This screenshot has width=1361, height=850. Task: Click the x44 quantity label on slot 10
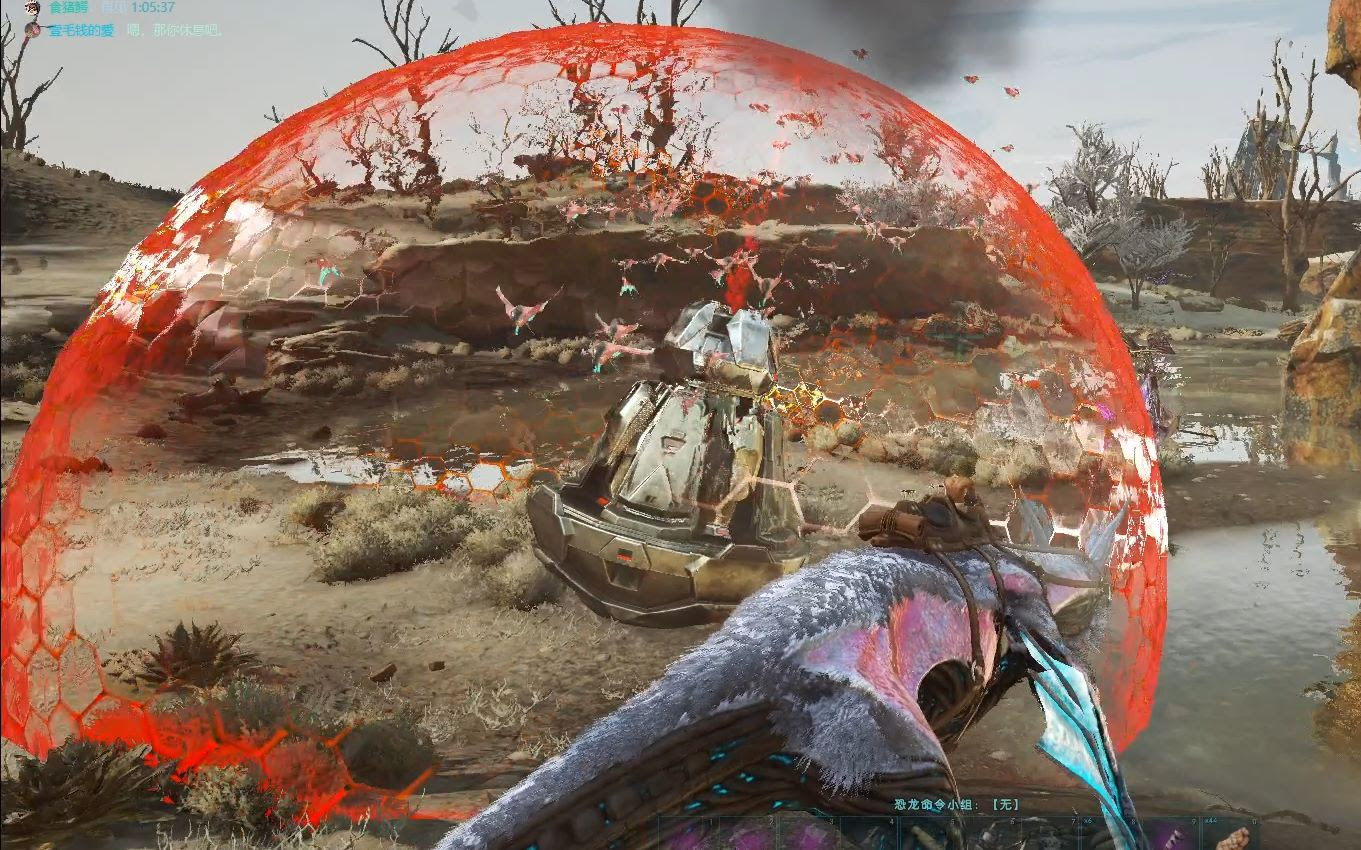(x=1210, y=819)
